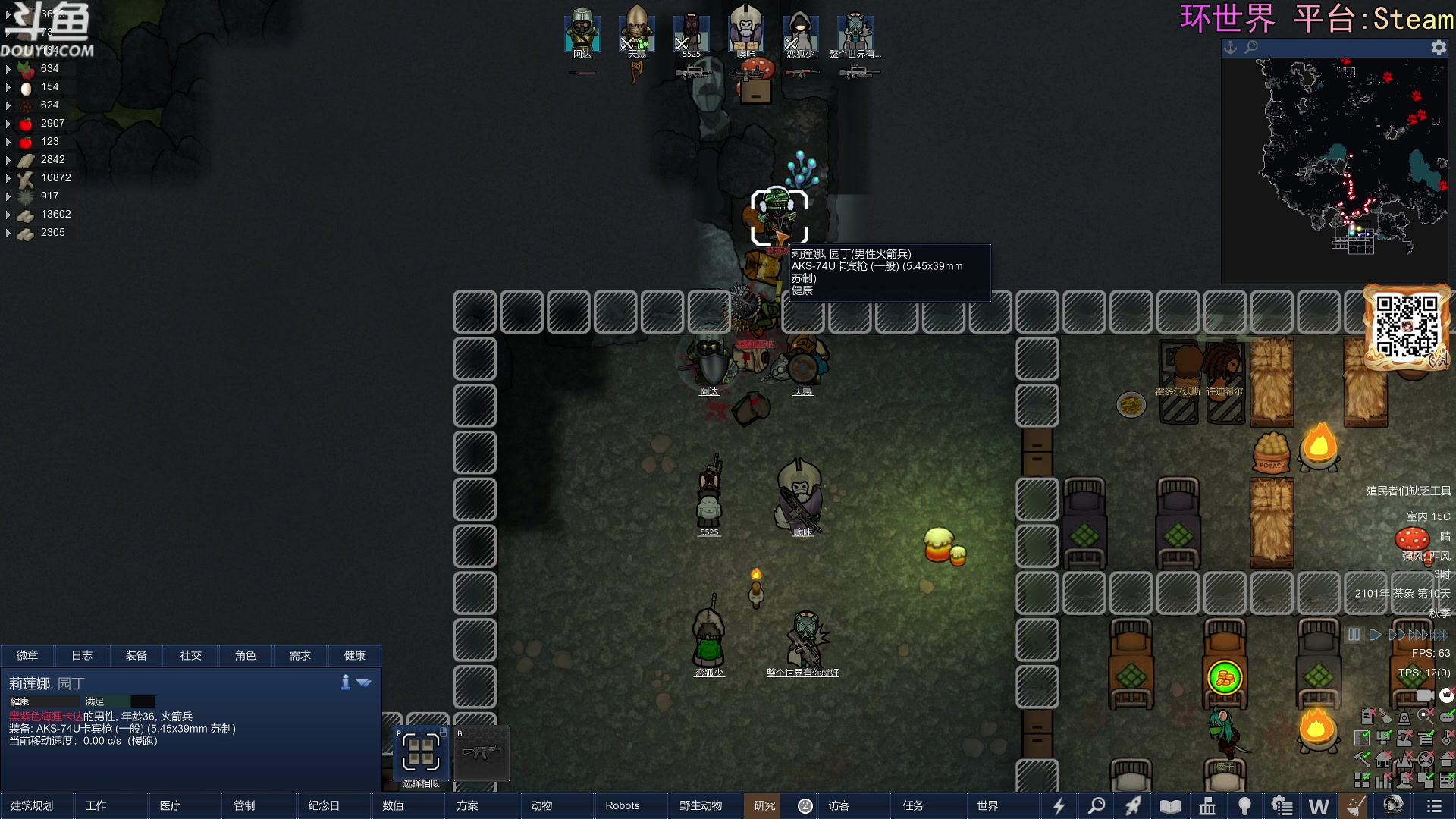Open the 工作 work tab
This screenshot has height=819, width=1456.
pos(96,805)
